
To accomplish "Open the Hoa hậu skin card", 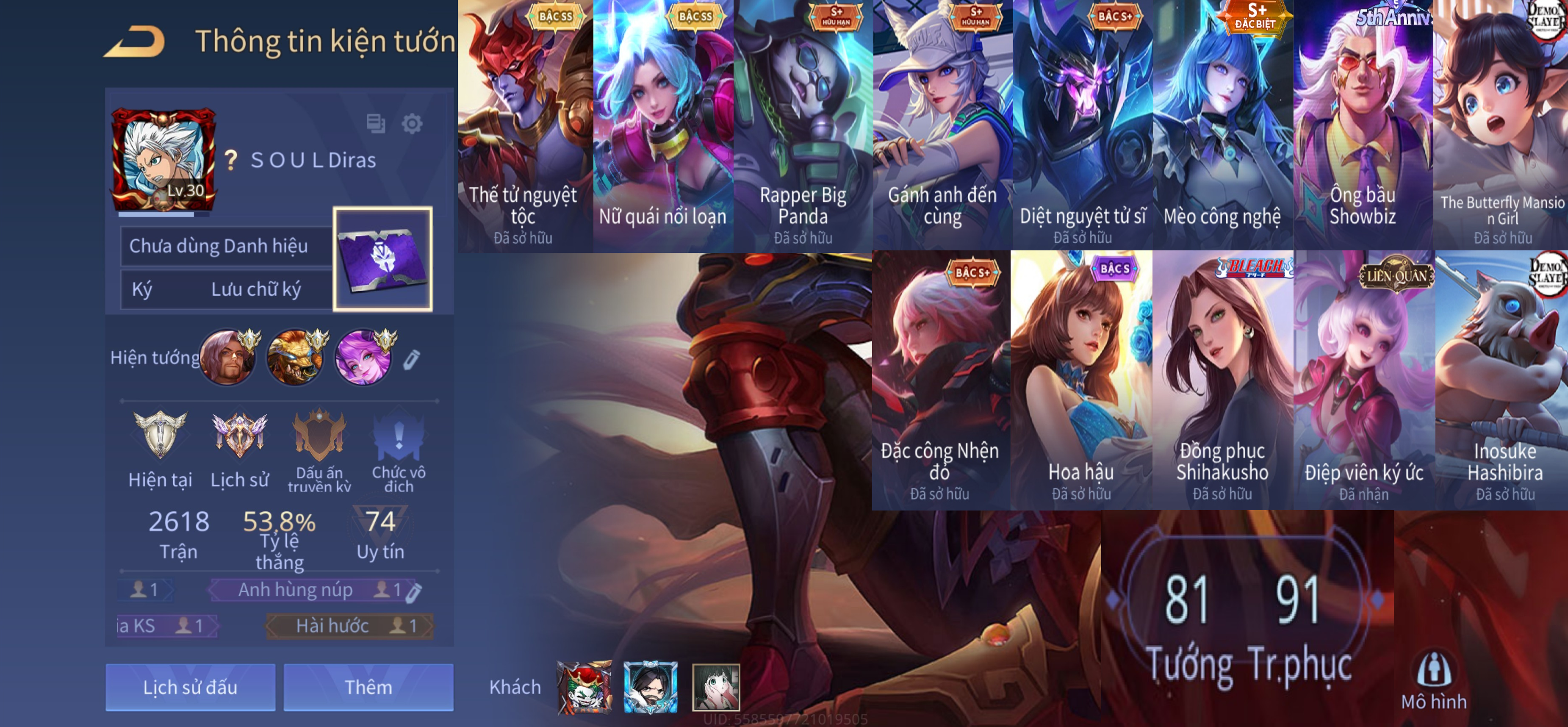I will [x=1081, y=380].
